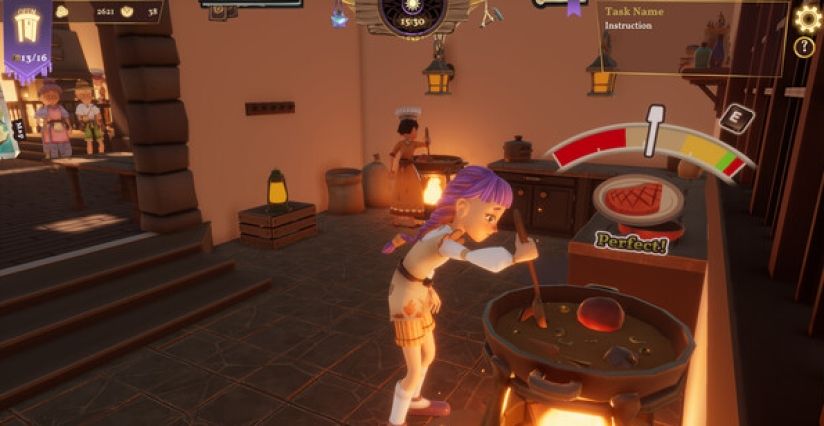Open the question mark help button
Screen dimensions: 824x426
click(804, 47)
